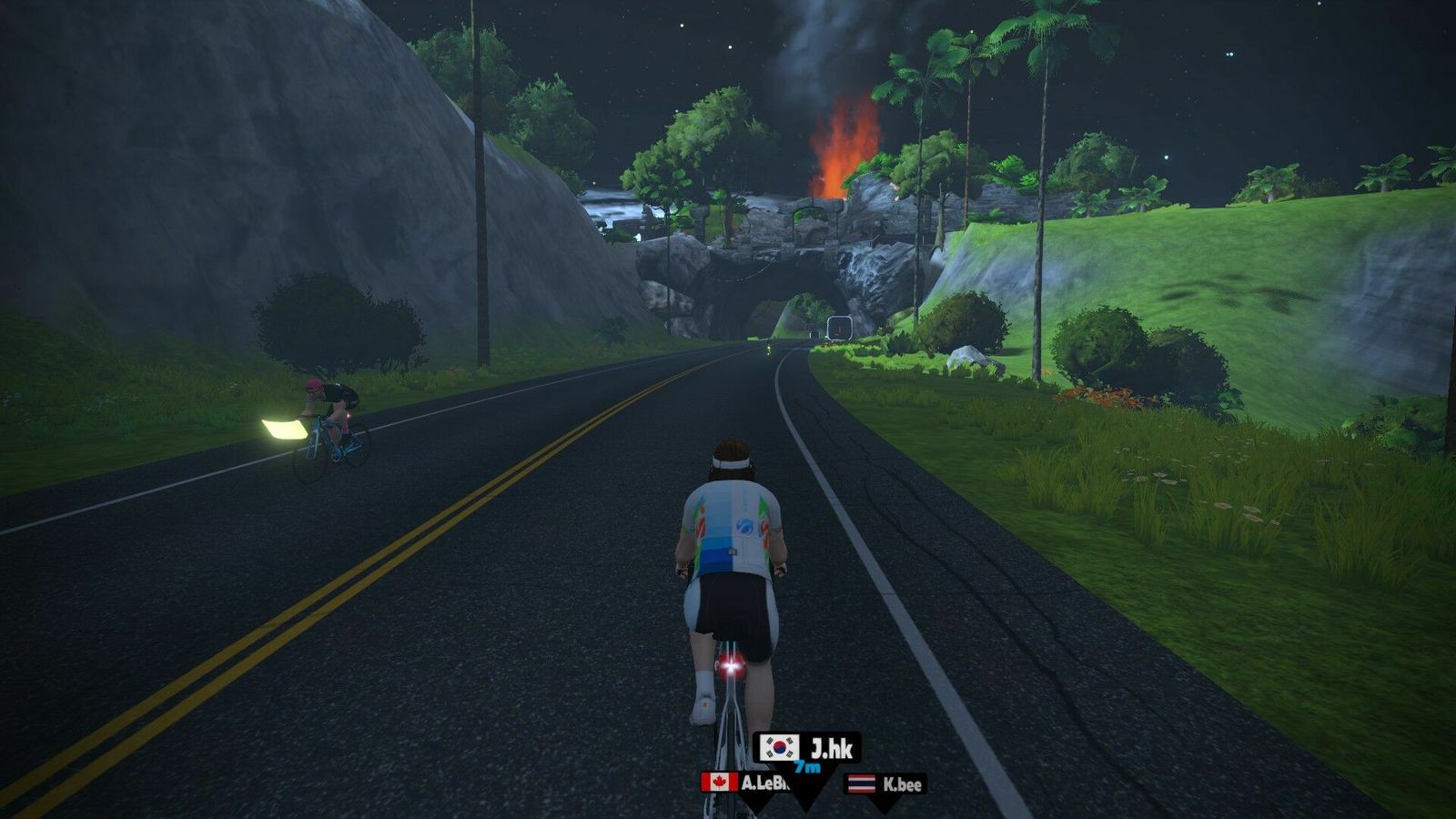Click the A.LeBl rider tag with Canadian flag
The image size is (1456, 819).
pyautogui.click(x=741, y=783)
